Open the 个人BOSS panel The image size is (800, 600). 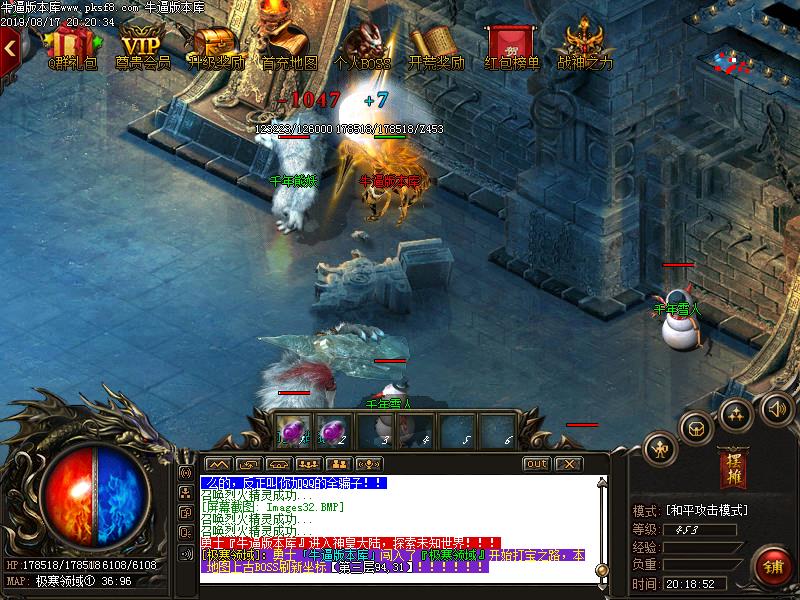click(361, 46)
